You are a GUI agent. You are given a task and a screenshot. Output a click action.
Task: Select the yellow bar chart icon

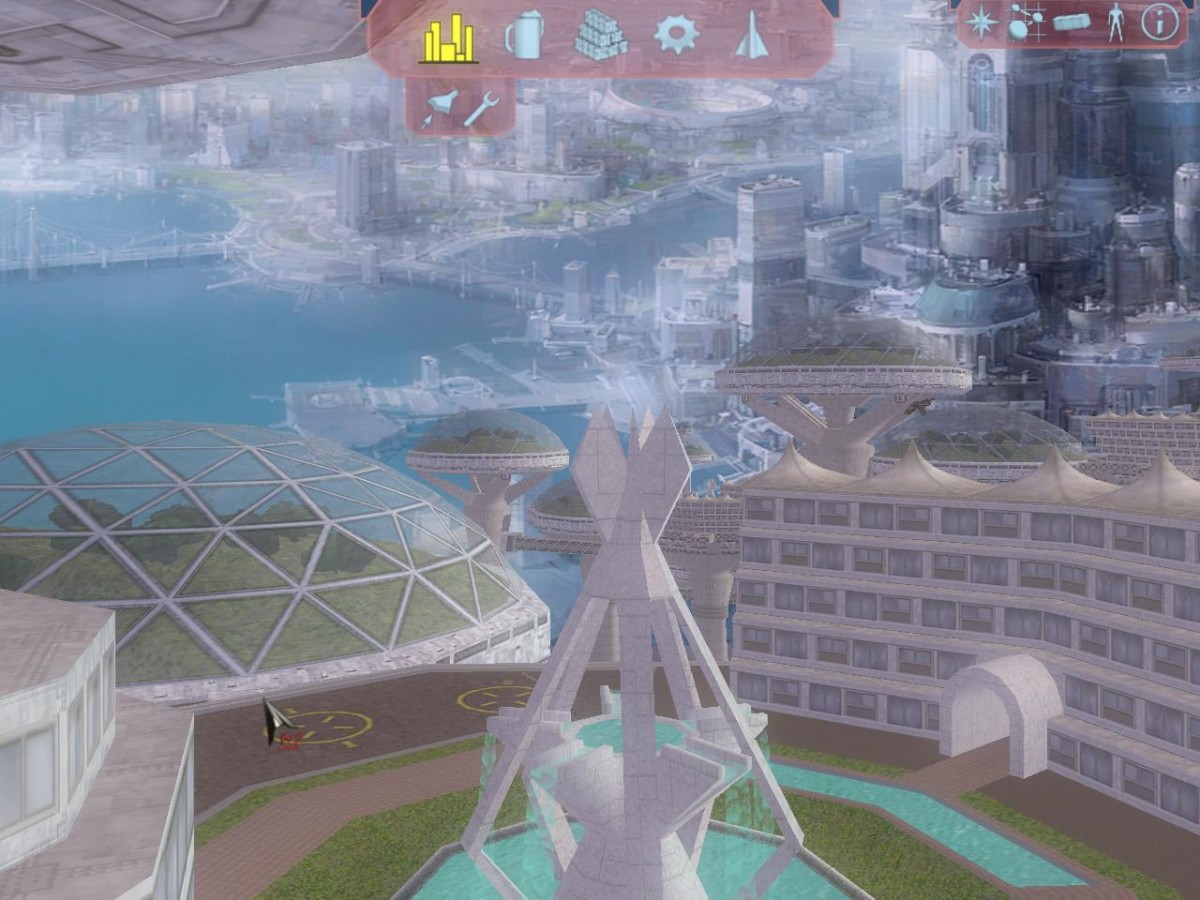[448, 38]
